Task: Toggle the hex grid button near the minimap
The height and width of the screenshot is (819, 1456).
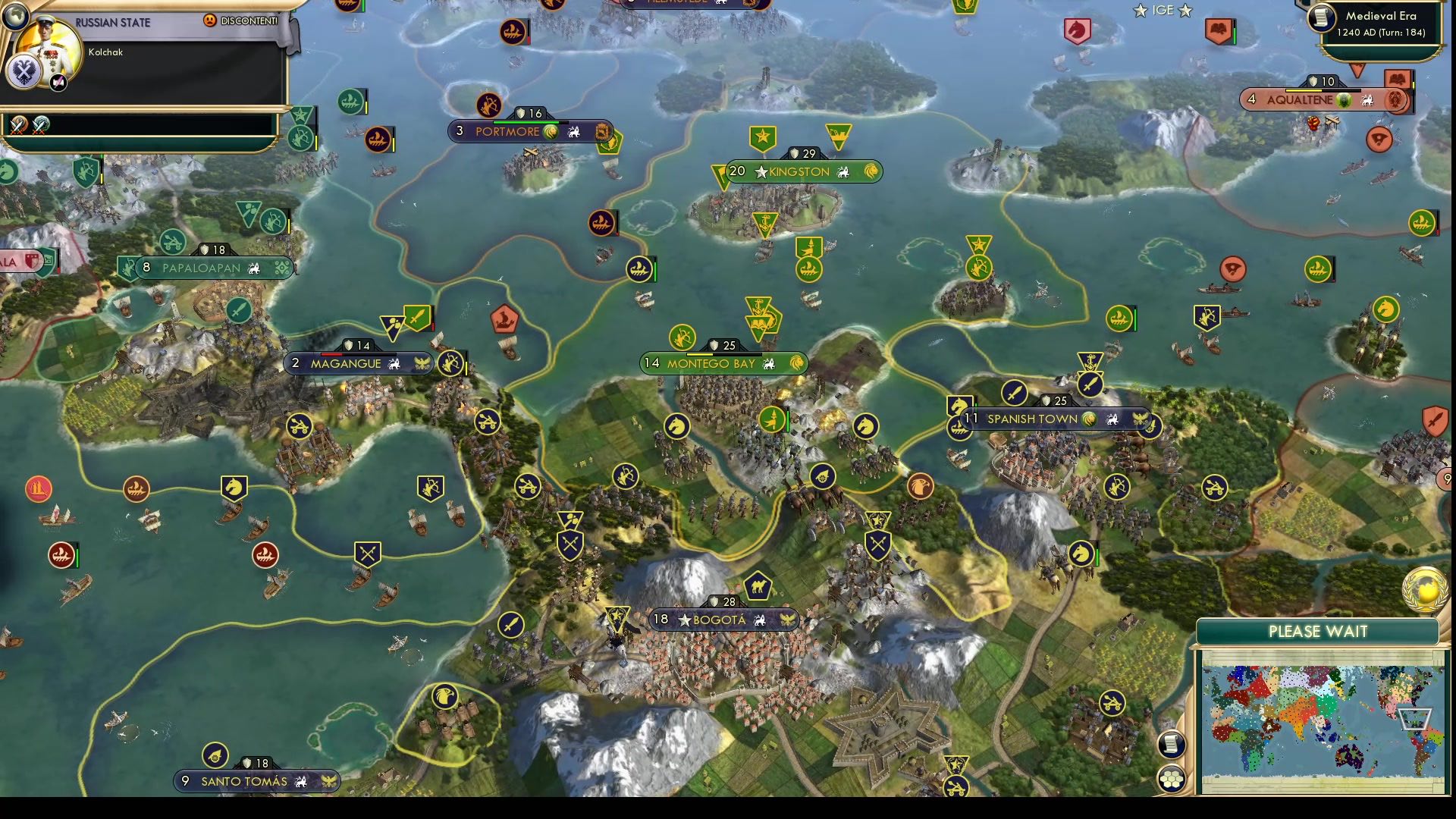Action: (1172, 777)
